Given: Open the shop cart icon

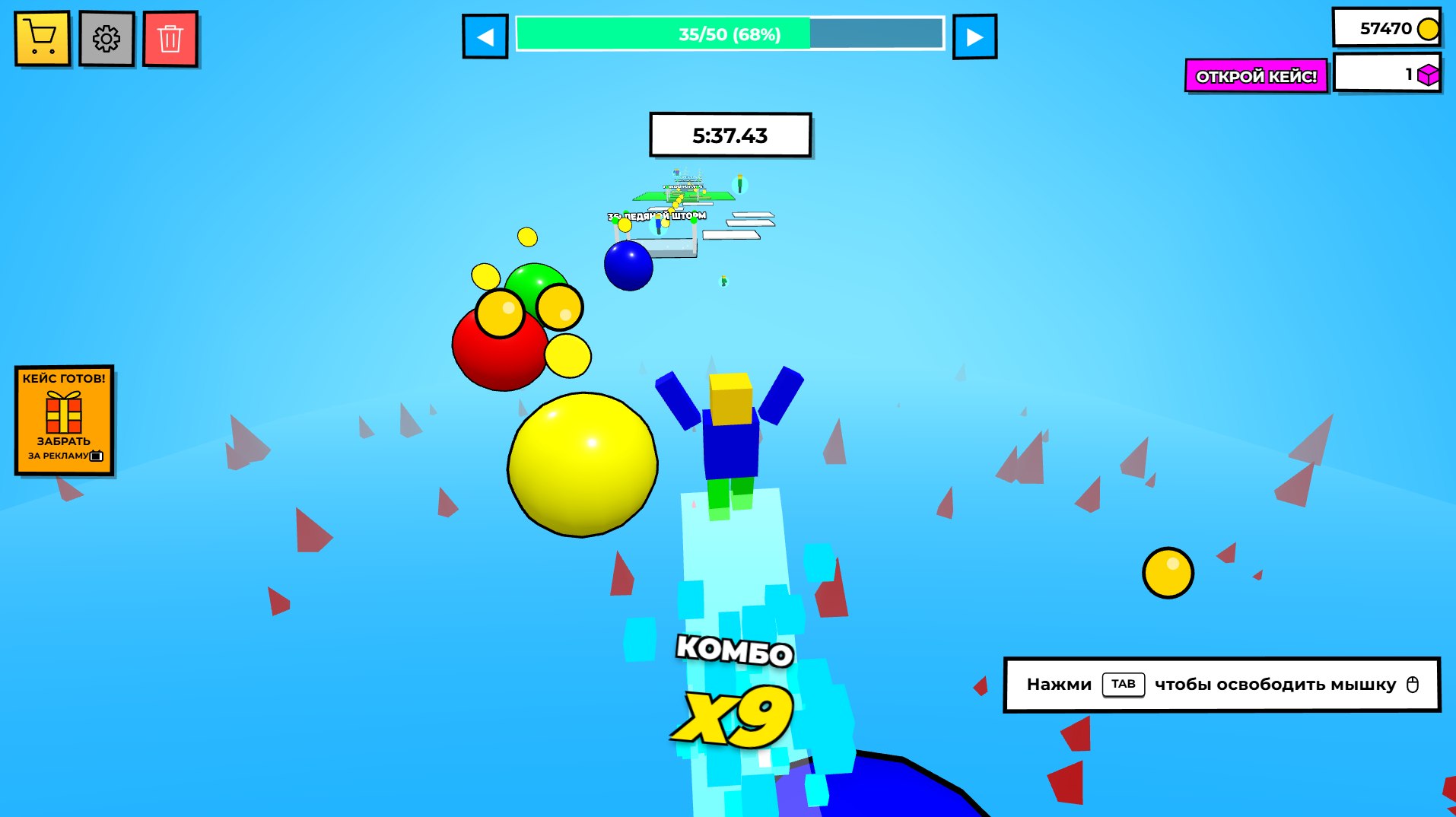Looking at the screenshot, I should pos(42,38).
